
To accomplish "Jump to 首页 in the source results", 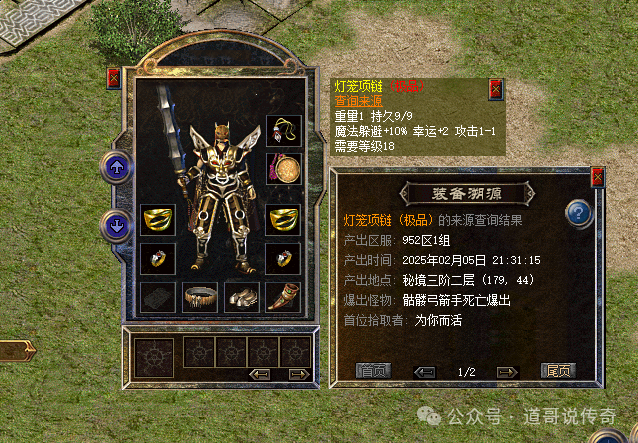I will tap(374, 371).
